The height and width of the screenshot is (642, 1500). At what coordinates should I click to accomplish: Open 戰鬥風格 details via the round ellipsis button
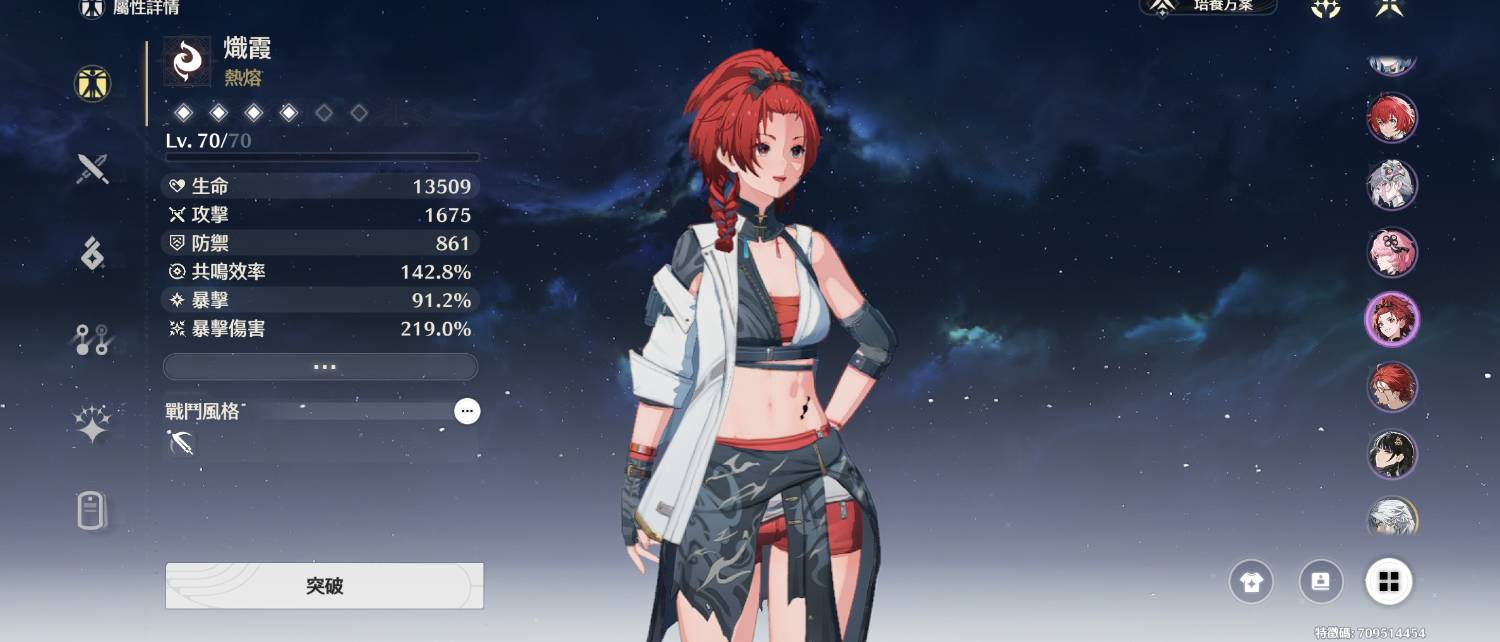pos(467,411)
